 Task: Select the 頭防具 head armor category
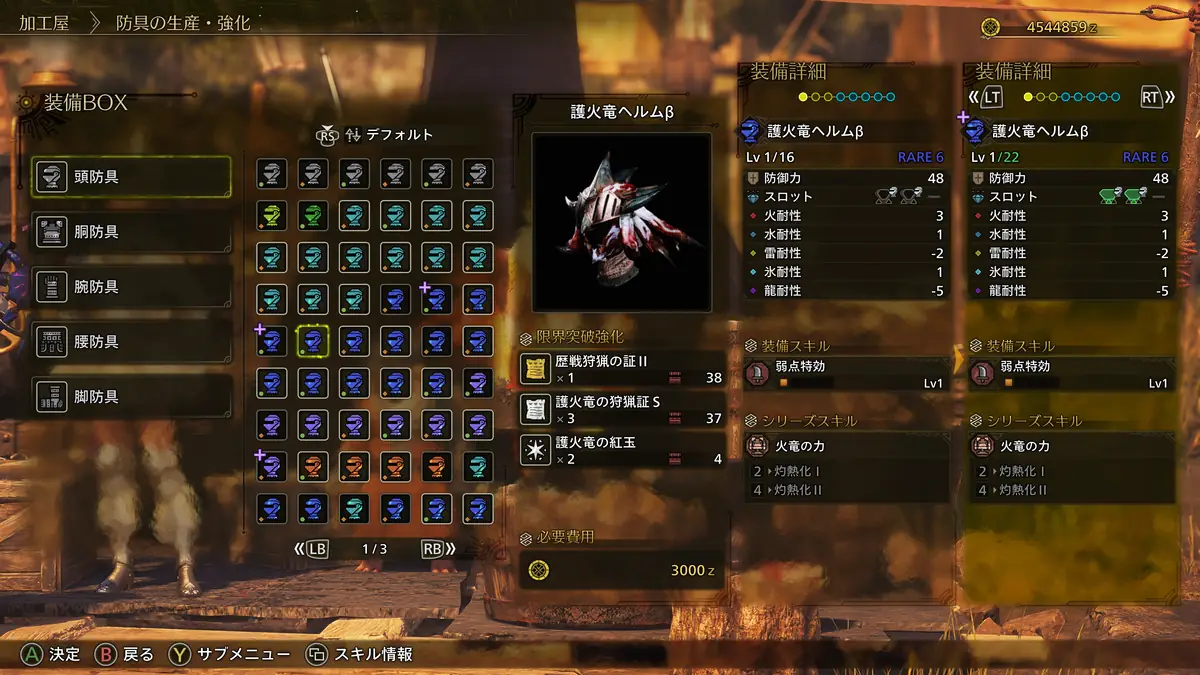[x=131, y=177]
